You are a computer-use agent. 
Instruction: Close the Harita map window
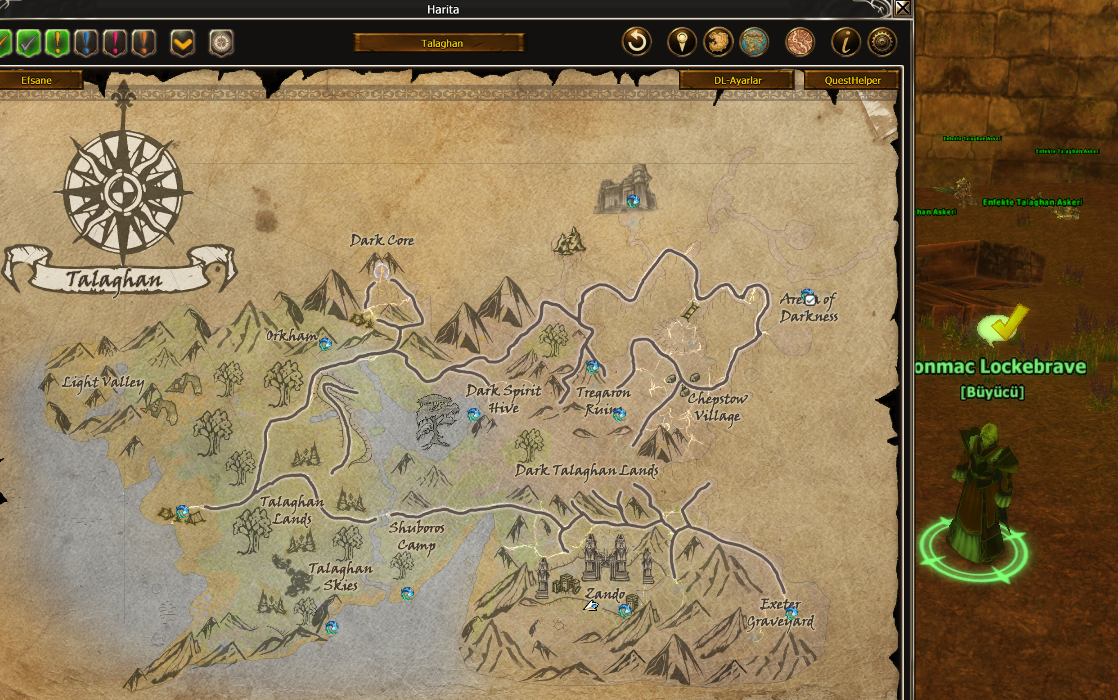point(903,9)
